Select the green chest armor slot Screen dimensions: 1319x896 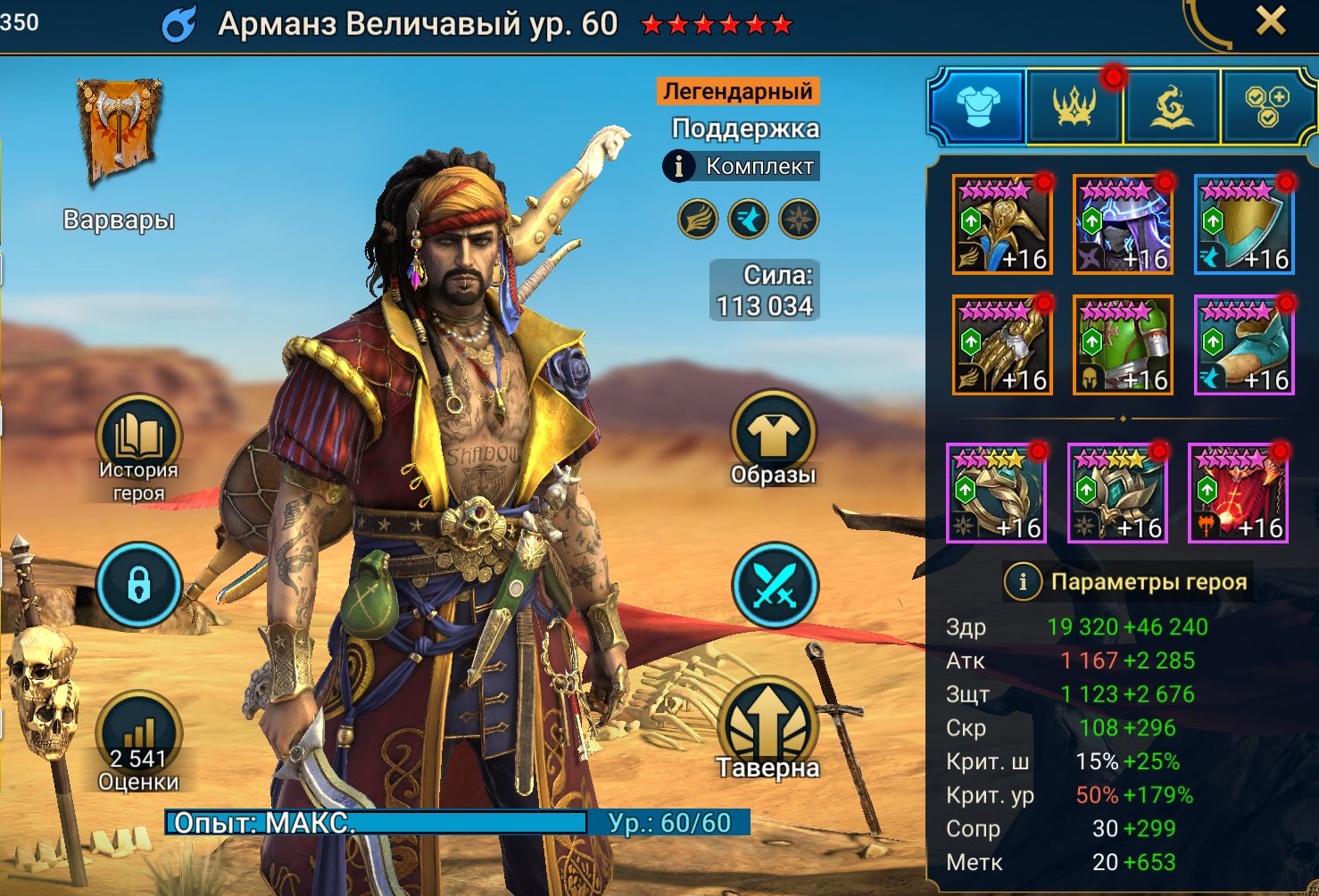(1123, 345)
